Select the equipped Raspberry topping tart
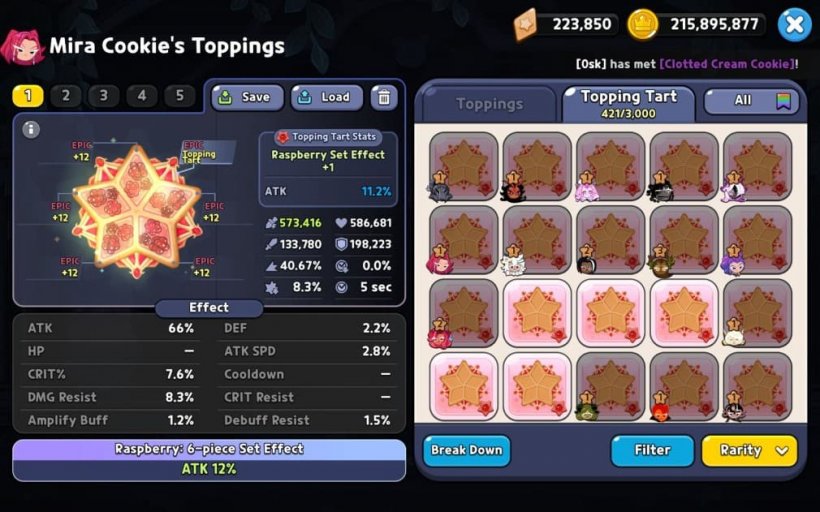 pos(136,212)
